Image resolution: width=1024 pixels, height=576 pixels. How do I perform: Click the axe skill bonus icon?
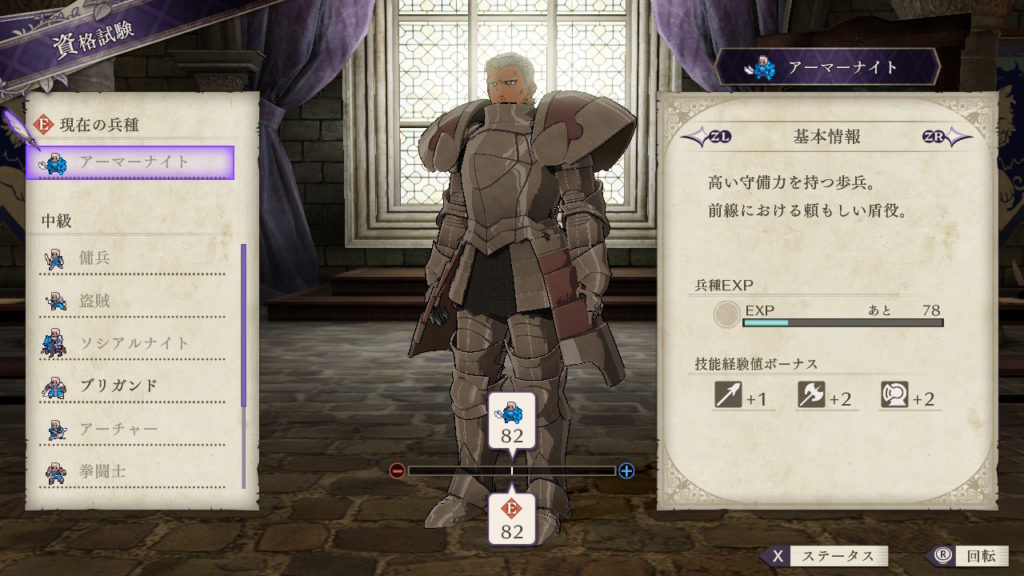809,396
